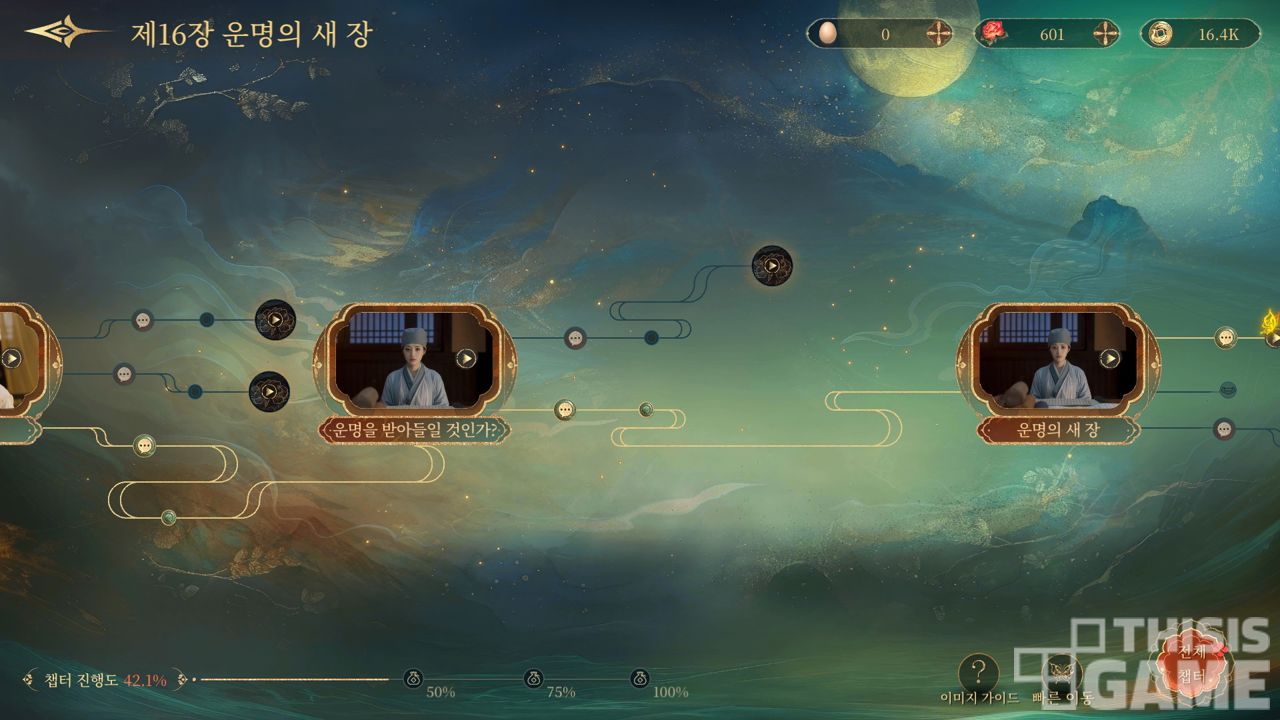This screenshot has width=1280, height=720.
Task: Open 빠른 이동 quick travel
Action: pyautogui.click(x=1062, y=675)
